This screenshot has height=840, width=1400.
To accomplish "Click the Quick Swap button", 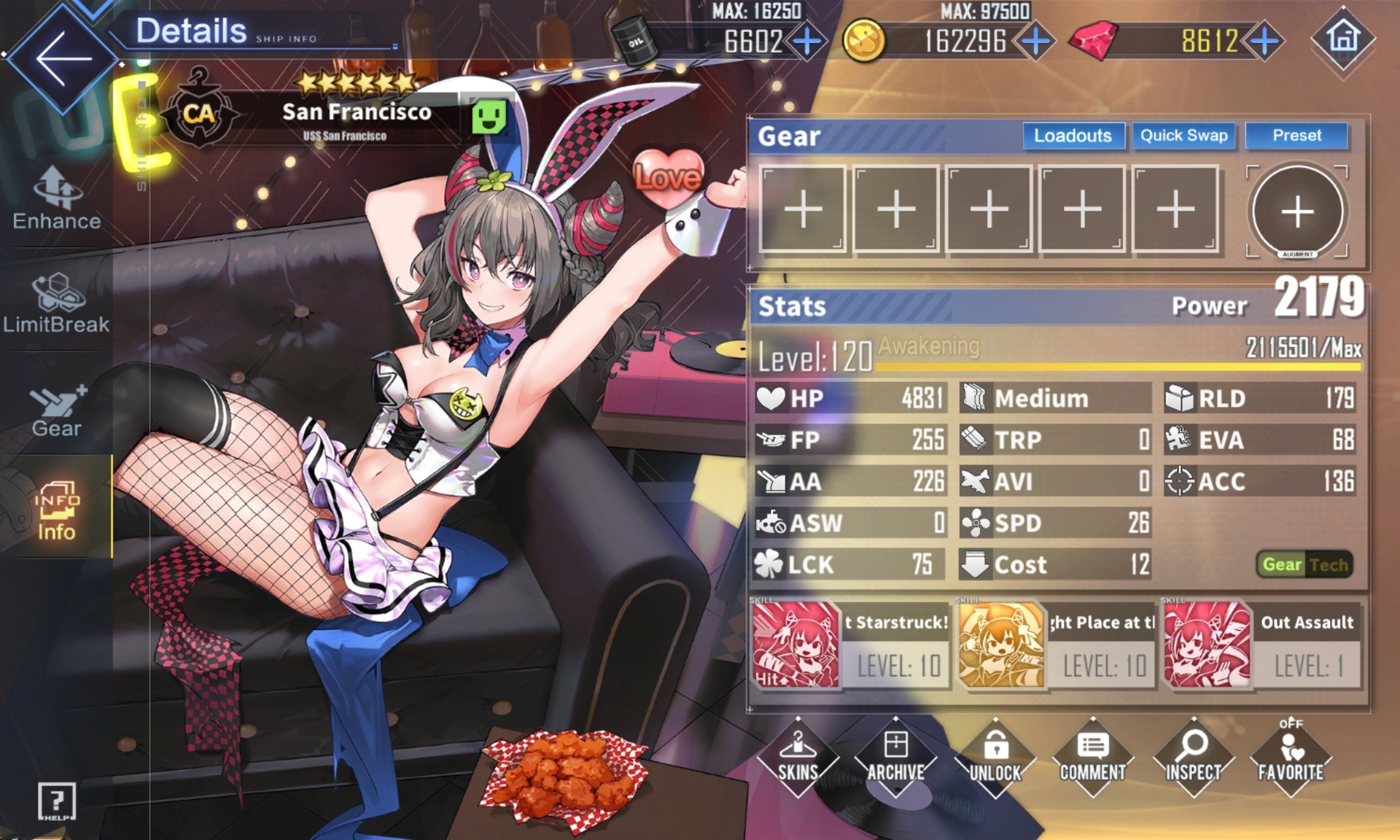I will coord(1183,136).
